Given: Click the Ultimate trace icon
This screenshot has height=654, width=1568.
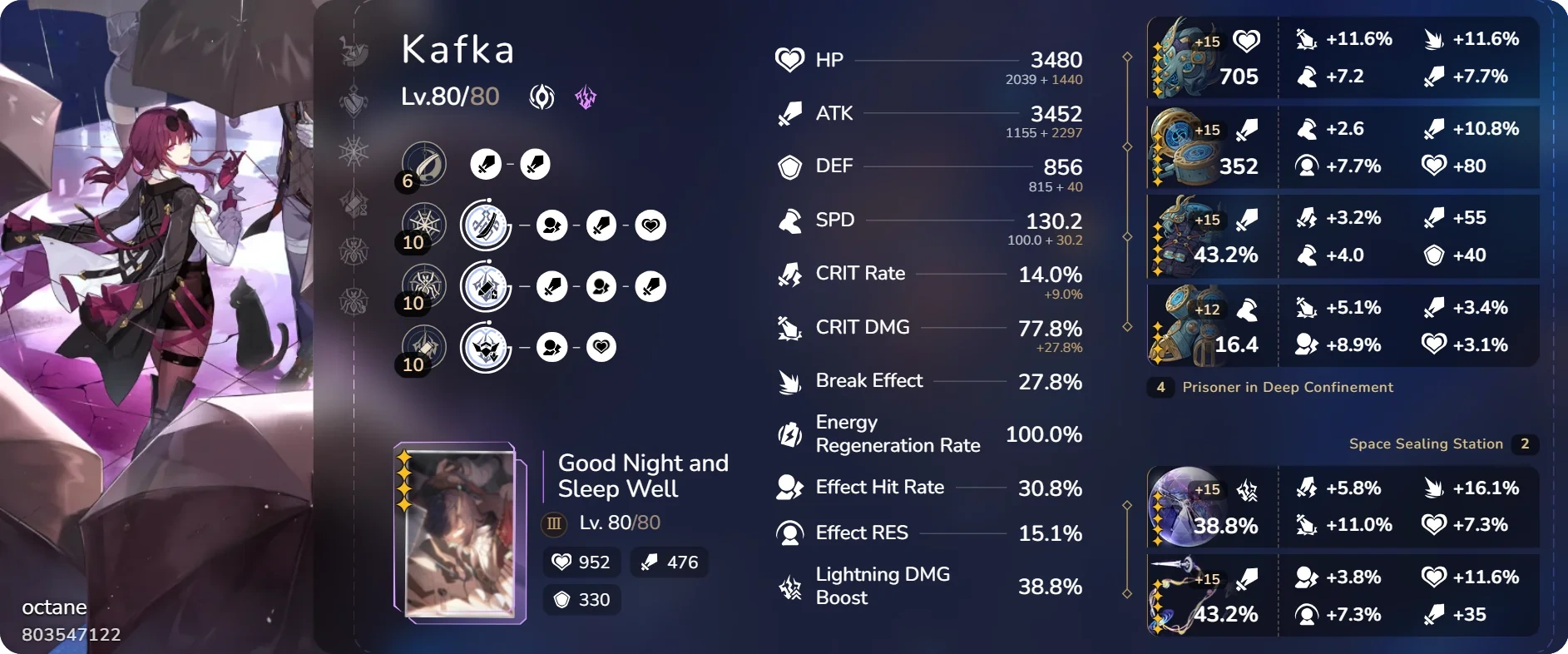Looking at the screenshot, I should click(487, 285).
